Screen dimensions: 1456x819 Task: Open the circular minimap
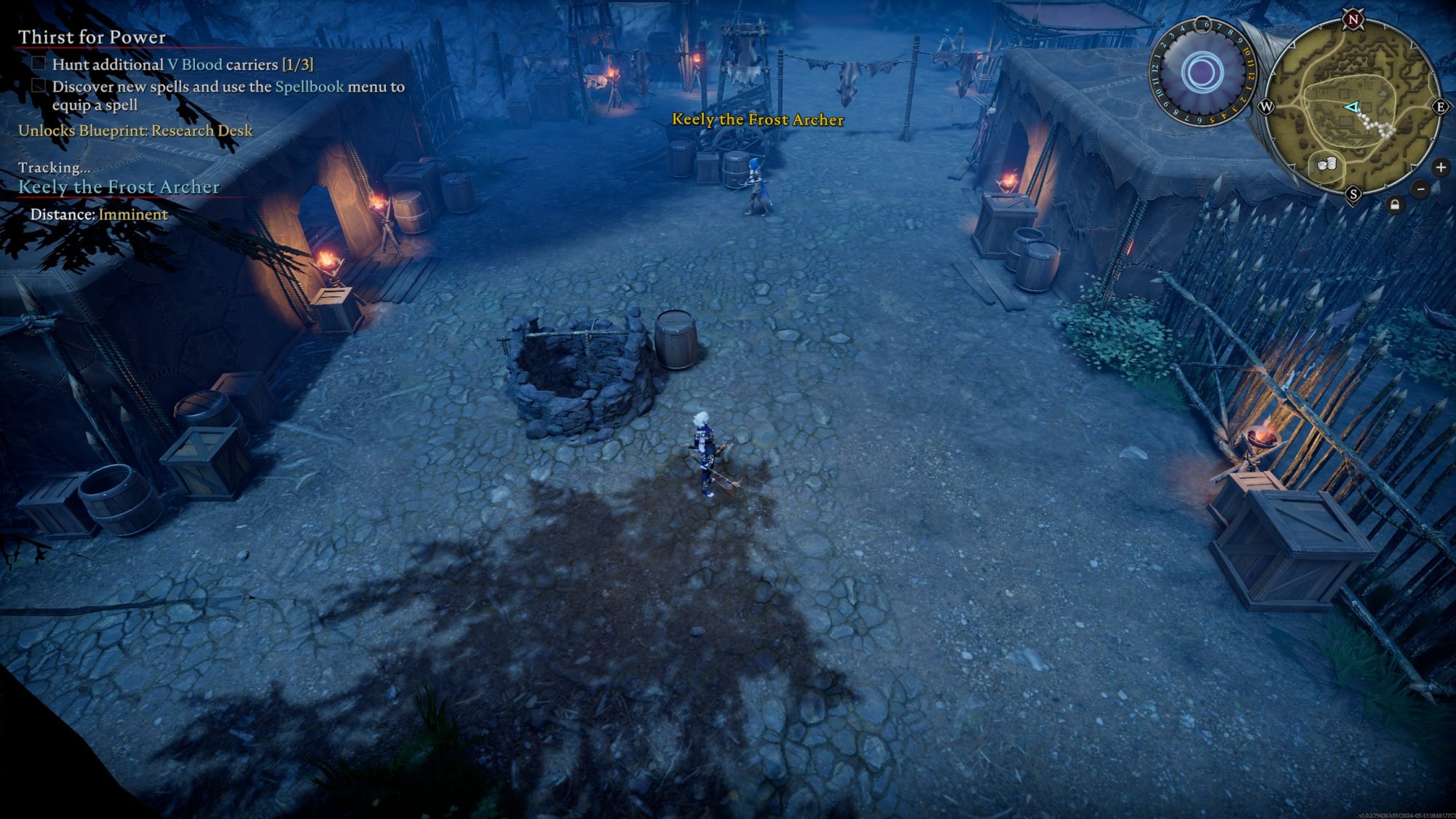coord(1353,108)
